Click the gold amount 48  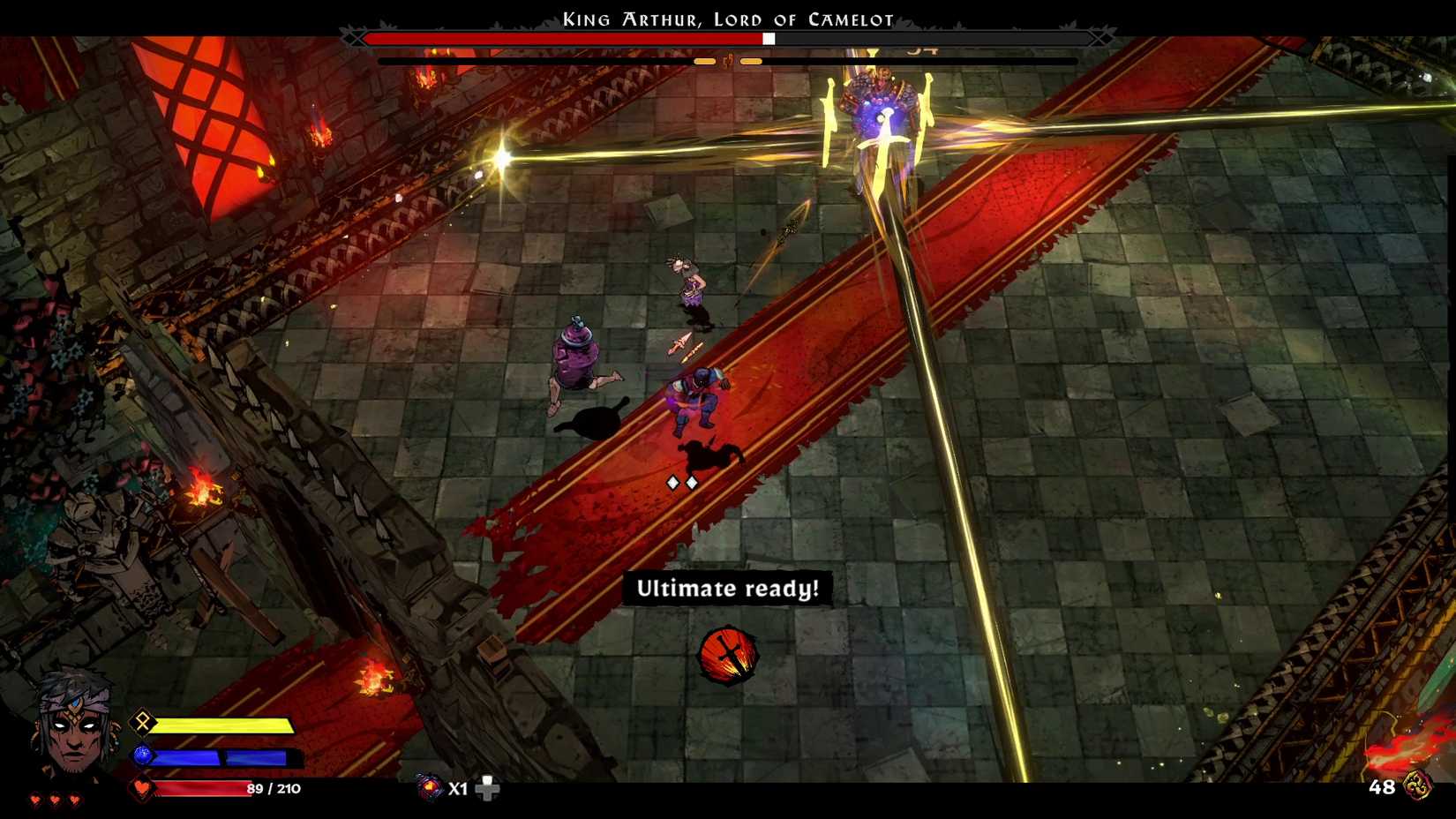pos(1382,785)
